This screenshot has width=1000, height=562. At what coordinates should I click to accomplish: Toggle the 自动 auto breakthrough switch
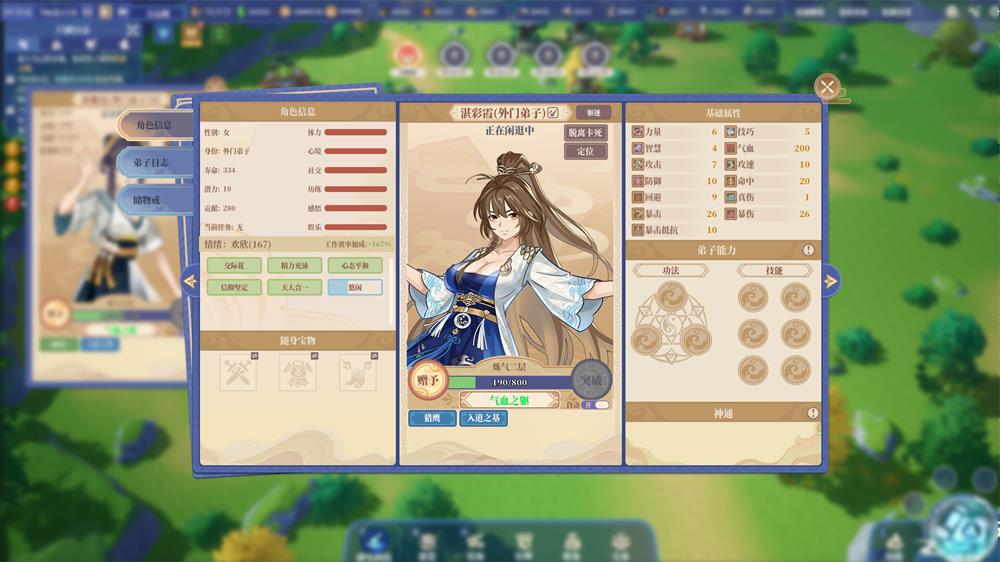[x=596, y=405]
